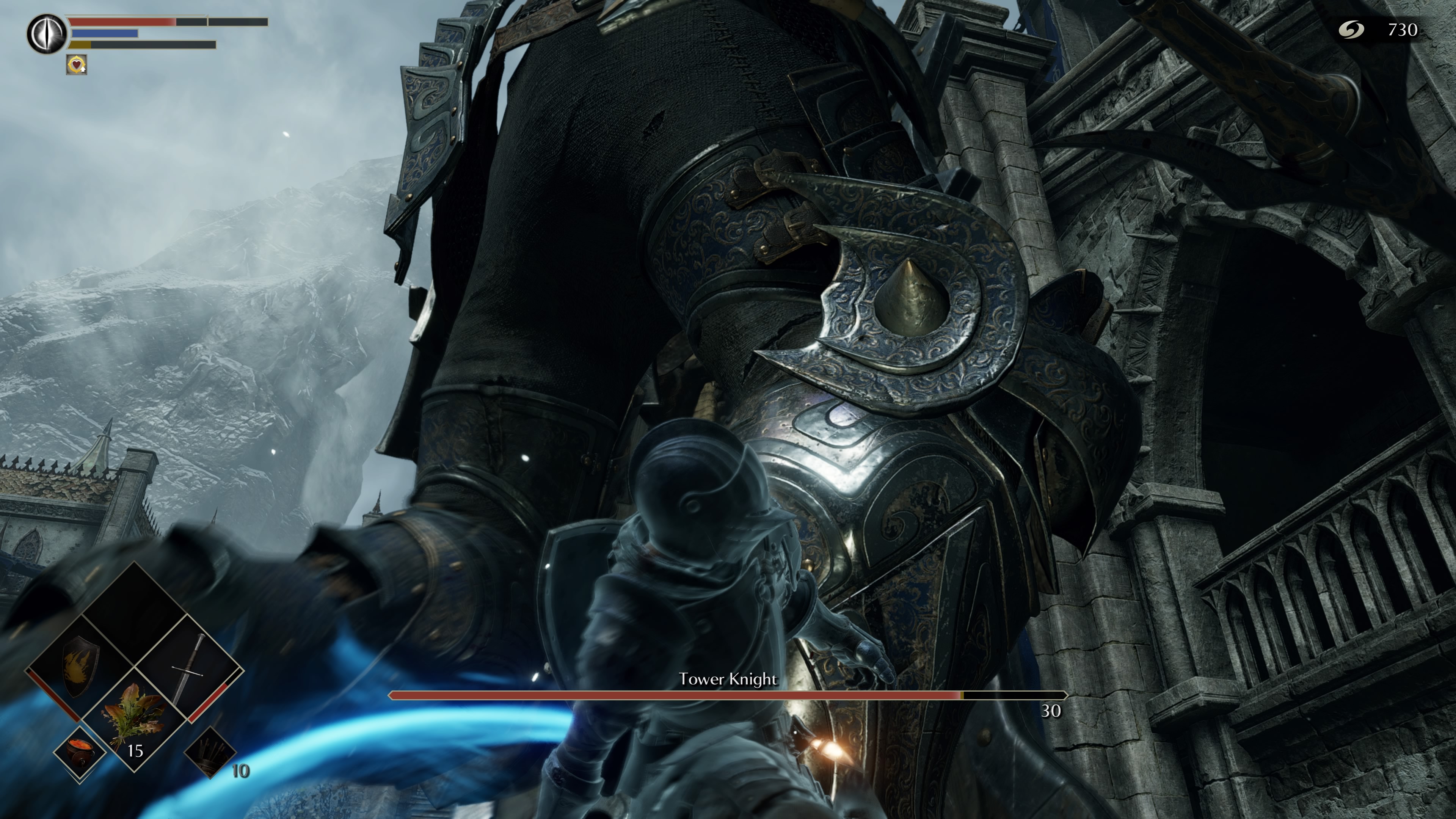Click the heart-shaped regeneration buff icon

point(77,64)
